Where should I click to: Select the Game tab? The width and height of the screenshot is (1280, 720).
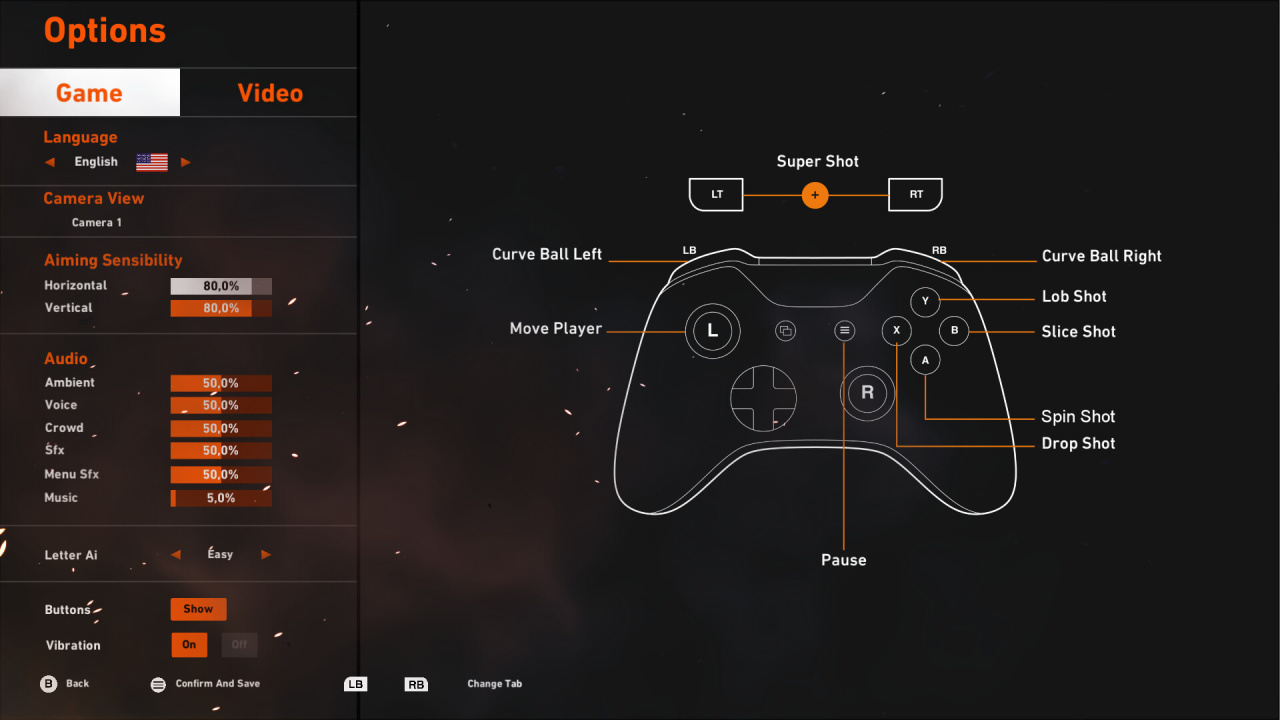(x=89, y=93)
